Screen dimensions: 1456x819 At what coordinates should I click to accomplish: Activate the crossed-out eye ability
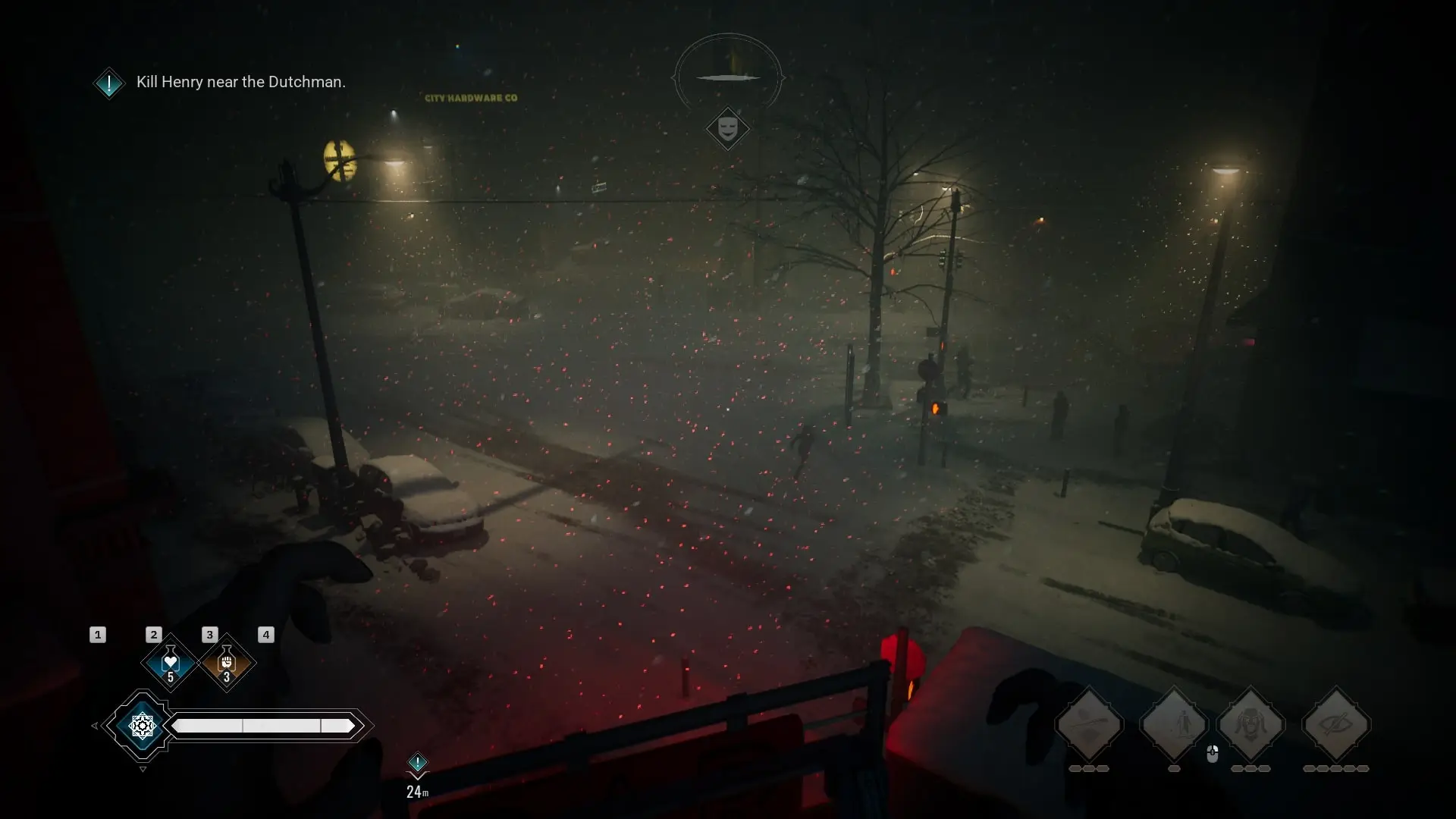[x=1336, y=725]
